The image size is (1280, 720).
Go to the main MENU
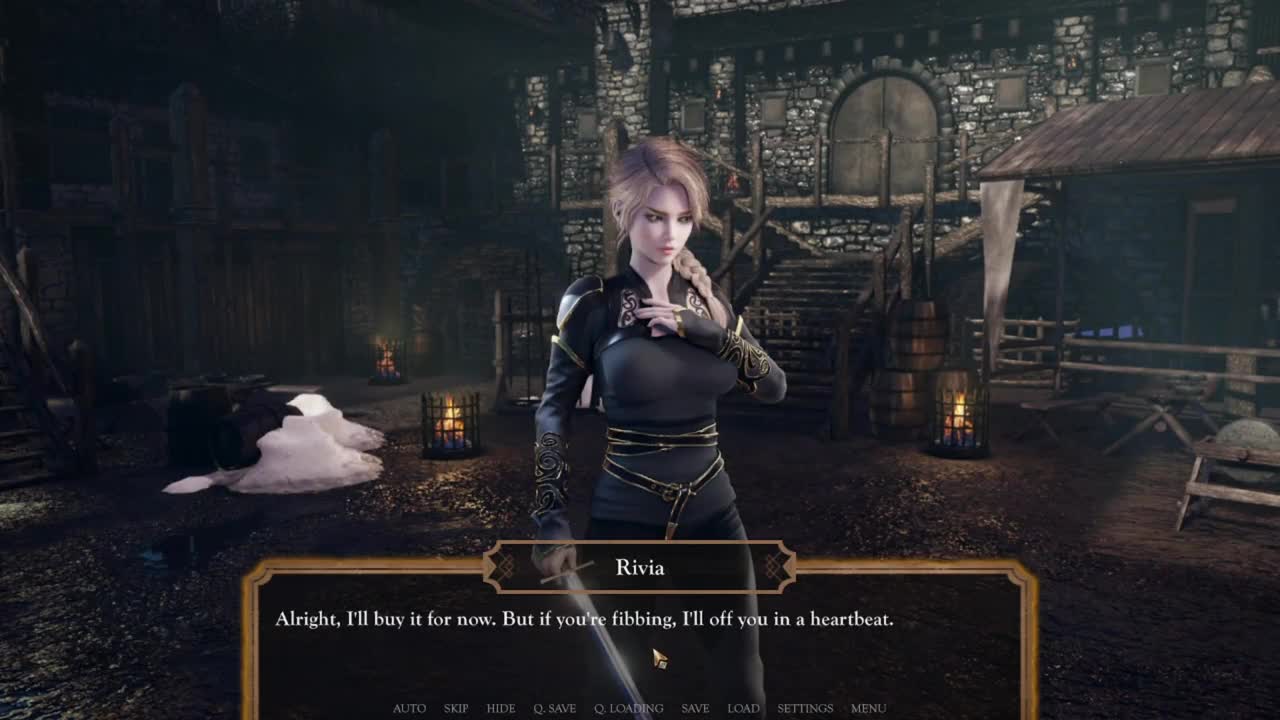point(868,708)
